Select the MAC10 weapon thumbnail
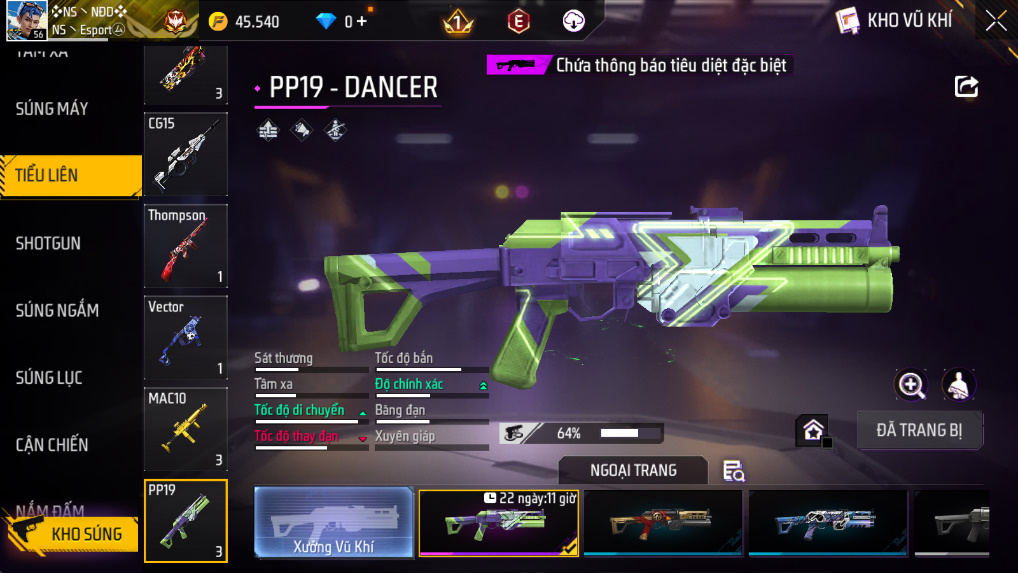Viewport: 1018px width, 573px height. click(186, 429)
